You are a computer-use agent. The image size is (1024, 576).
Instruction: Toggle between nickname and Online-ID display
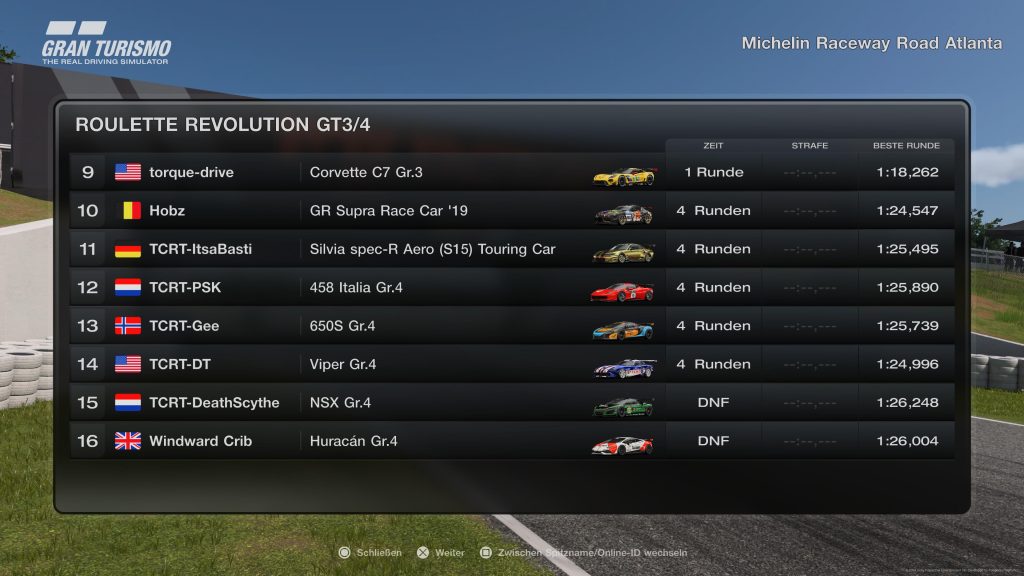tap(585, 552)
